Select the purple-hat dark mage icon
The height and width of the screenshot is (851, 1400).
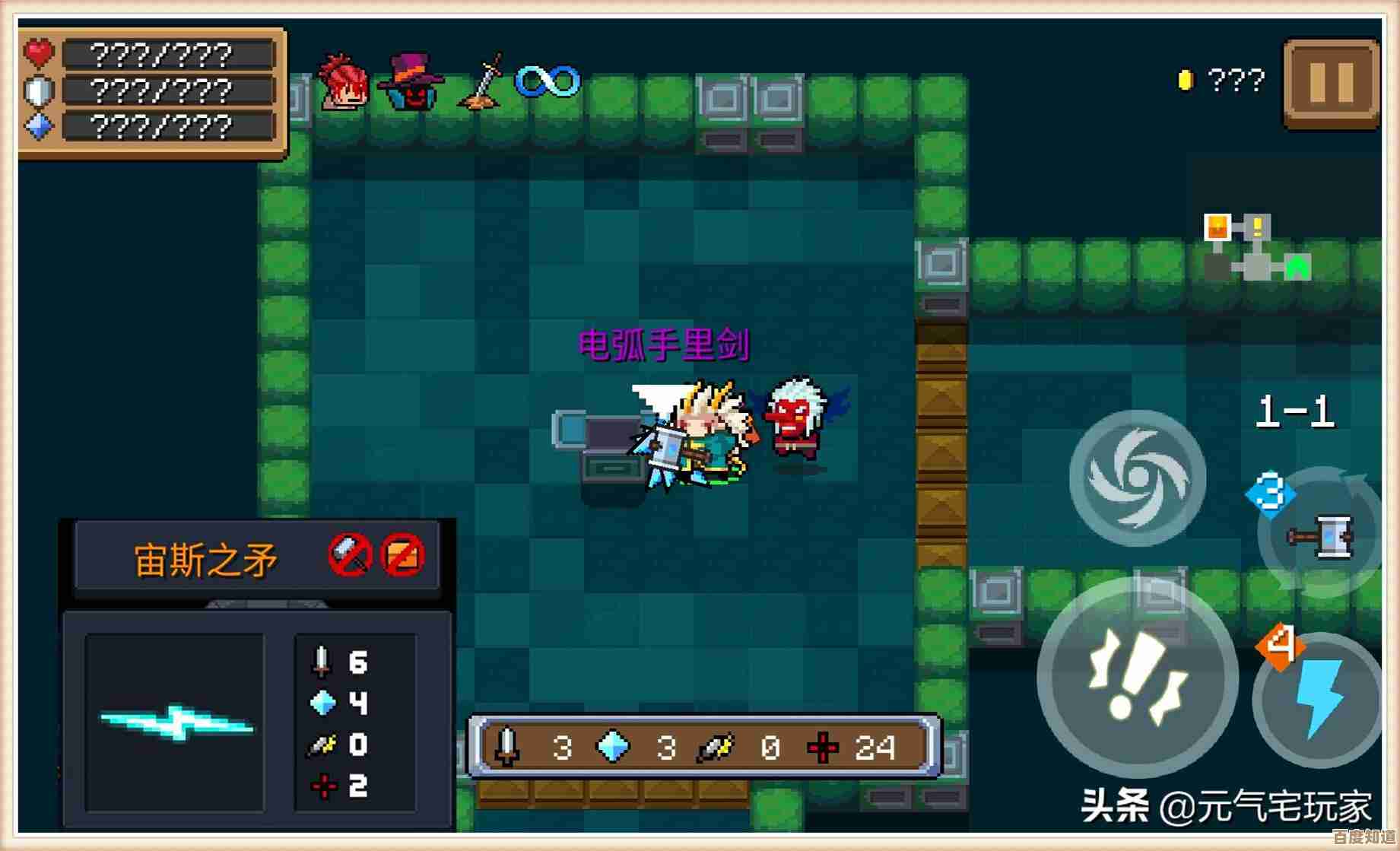pos(411,81)
